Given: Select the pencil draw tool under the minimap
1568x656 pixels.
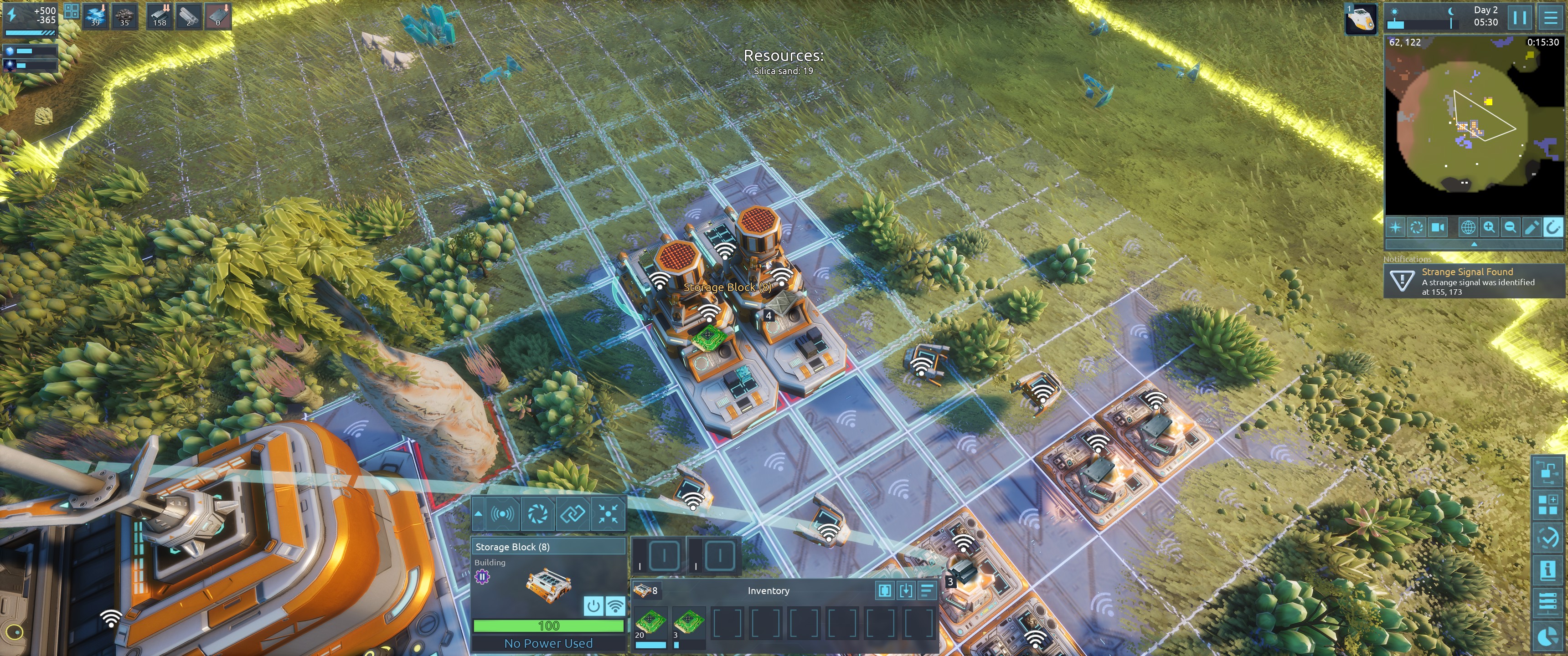Looking at the screenshot, I should 1532,227.
